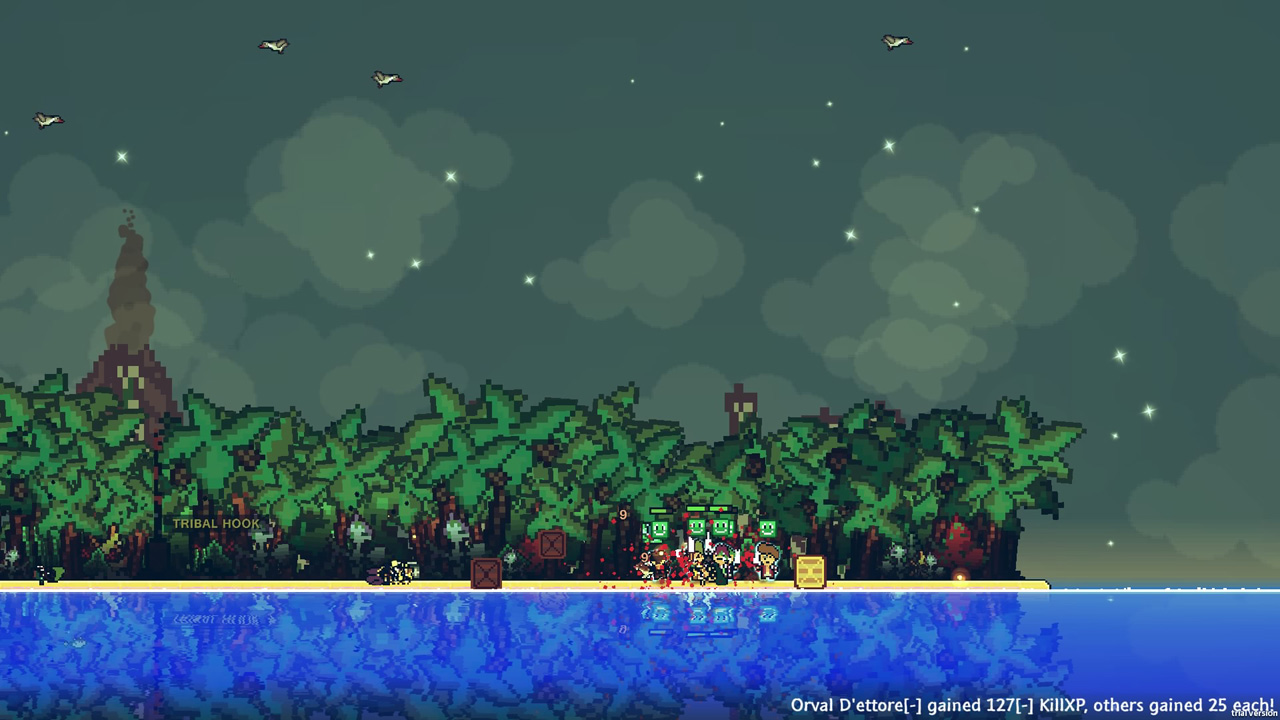Open the wooden crate beside the crew

click(810, 572)
